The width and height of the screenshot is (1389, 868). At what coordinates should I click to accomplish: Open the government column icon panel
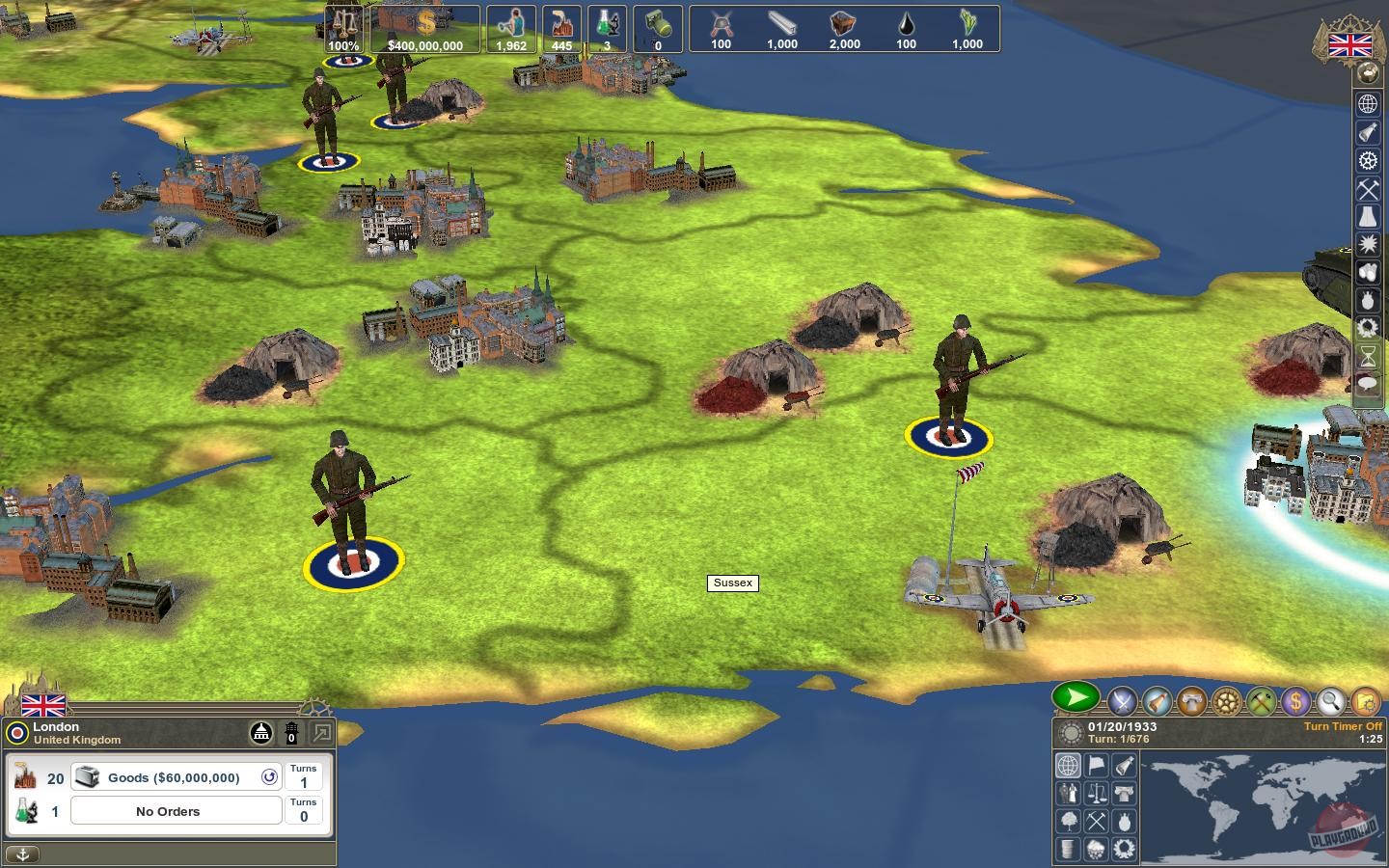(x=1191, y=701)
